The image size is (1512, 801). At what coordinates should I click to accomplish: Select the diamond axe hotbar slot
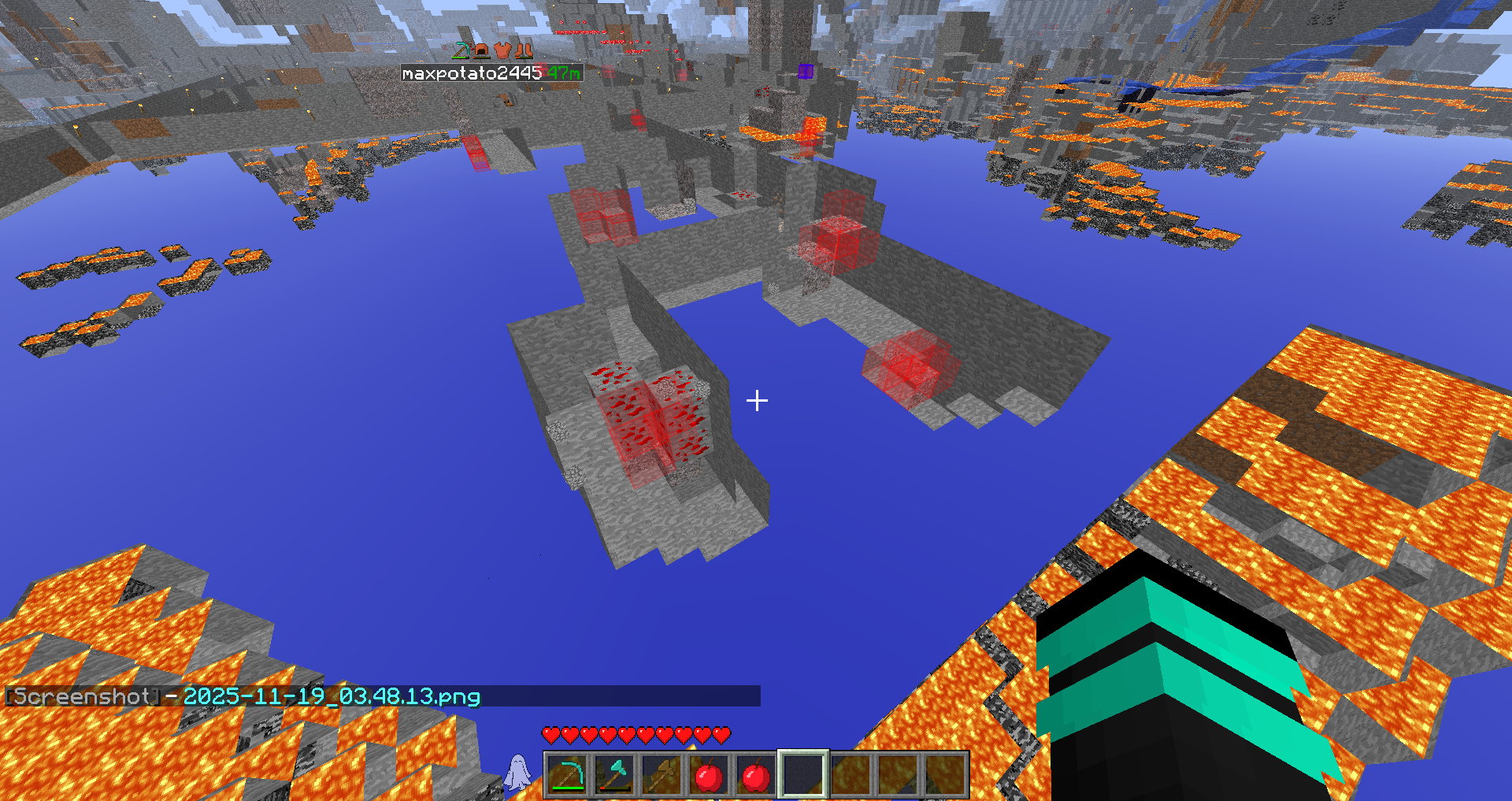614,775
